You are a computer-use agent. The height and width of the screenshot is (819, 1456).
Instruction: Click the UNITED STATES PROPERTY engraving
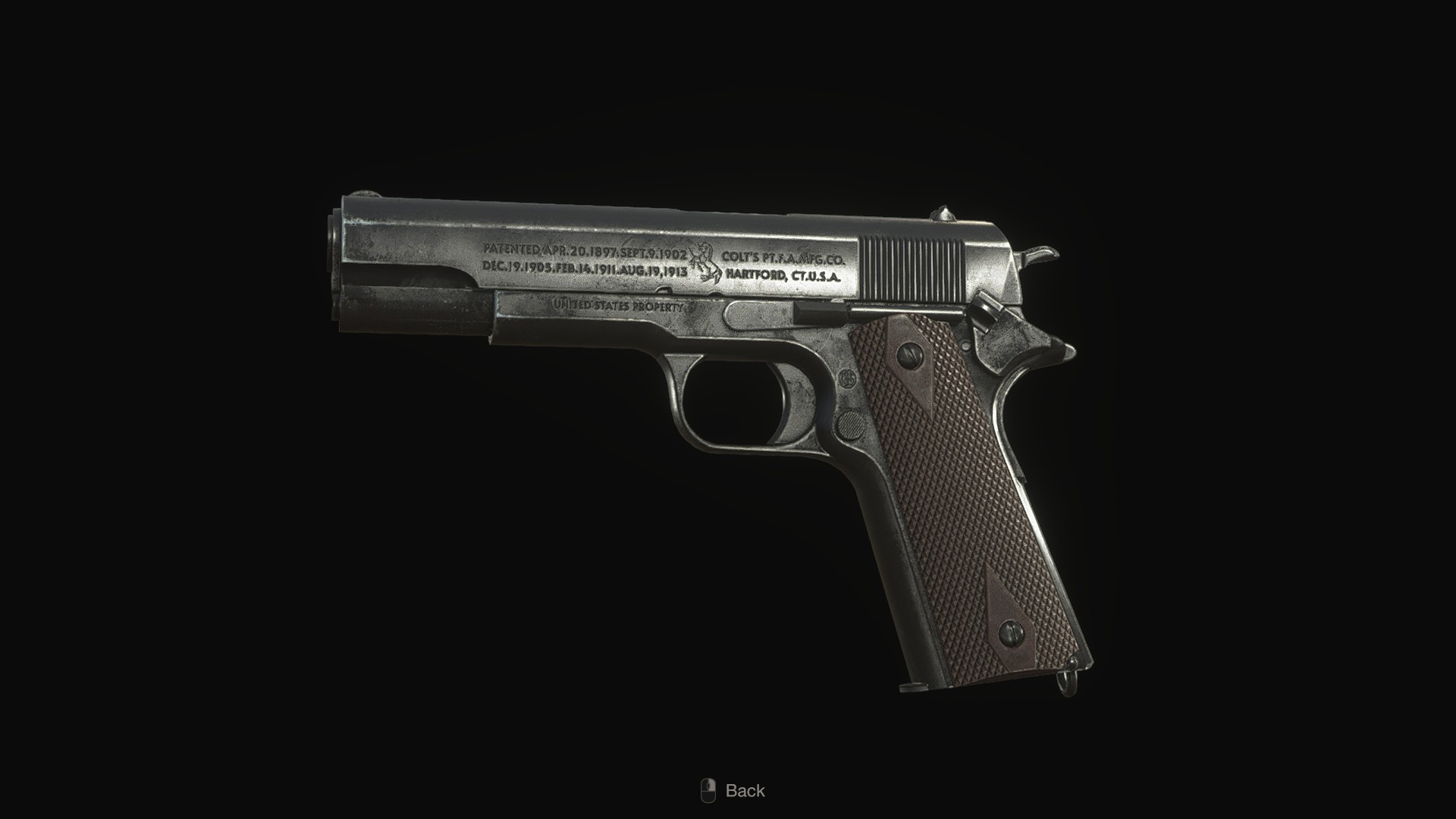(618, 306)
